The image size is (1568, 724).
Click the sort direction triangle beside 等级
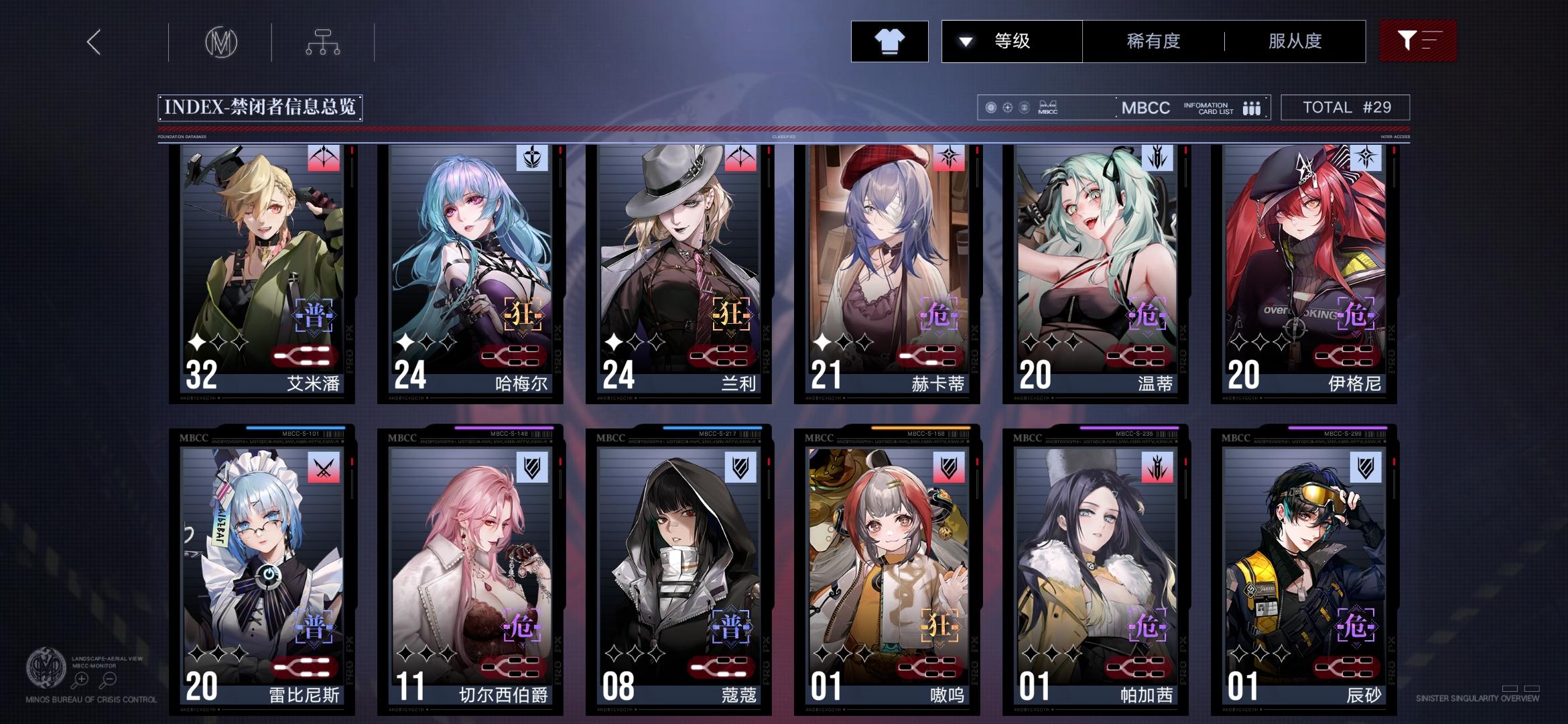(965, 42)
